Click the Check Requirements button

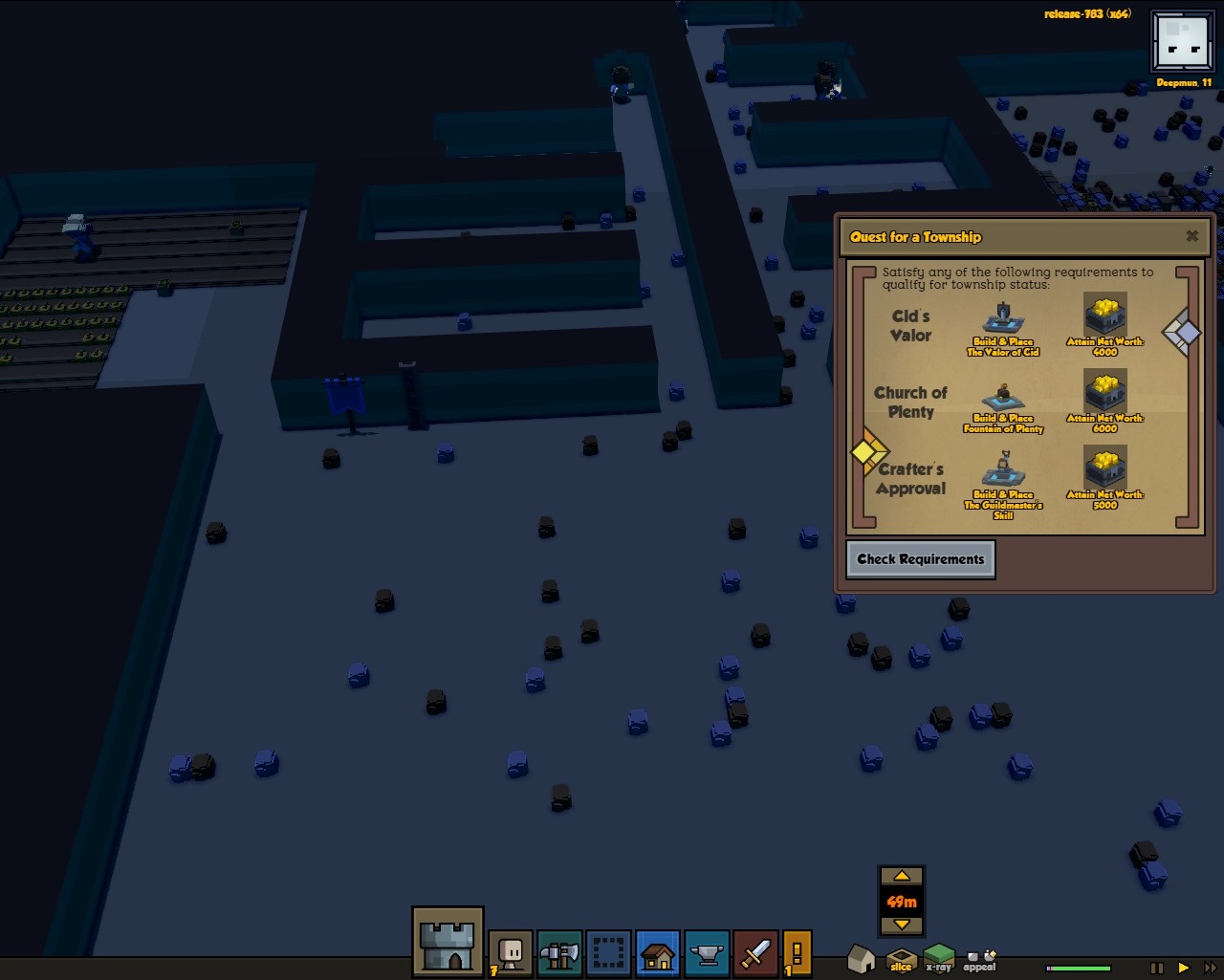pyautogui.click(x=920, y=559)
